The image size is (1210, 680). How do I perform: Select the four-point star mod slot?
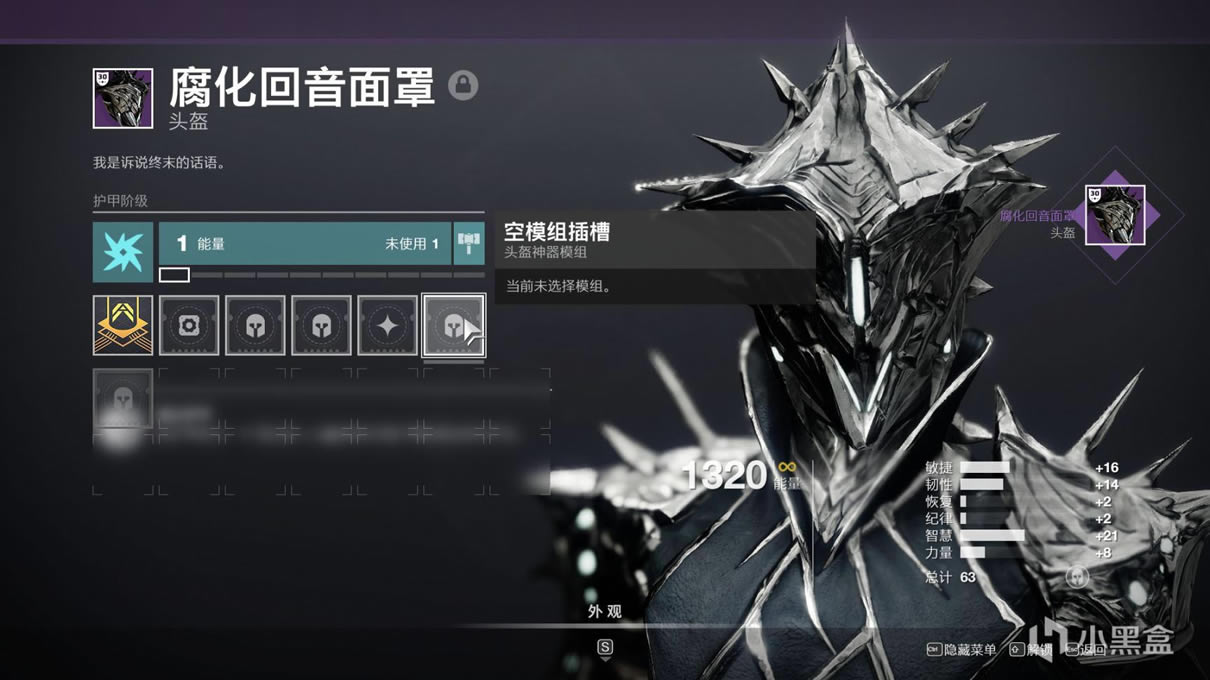387,325
